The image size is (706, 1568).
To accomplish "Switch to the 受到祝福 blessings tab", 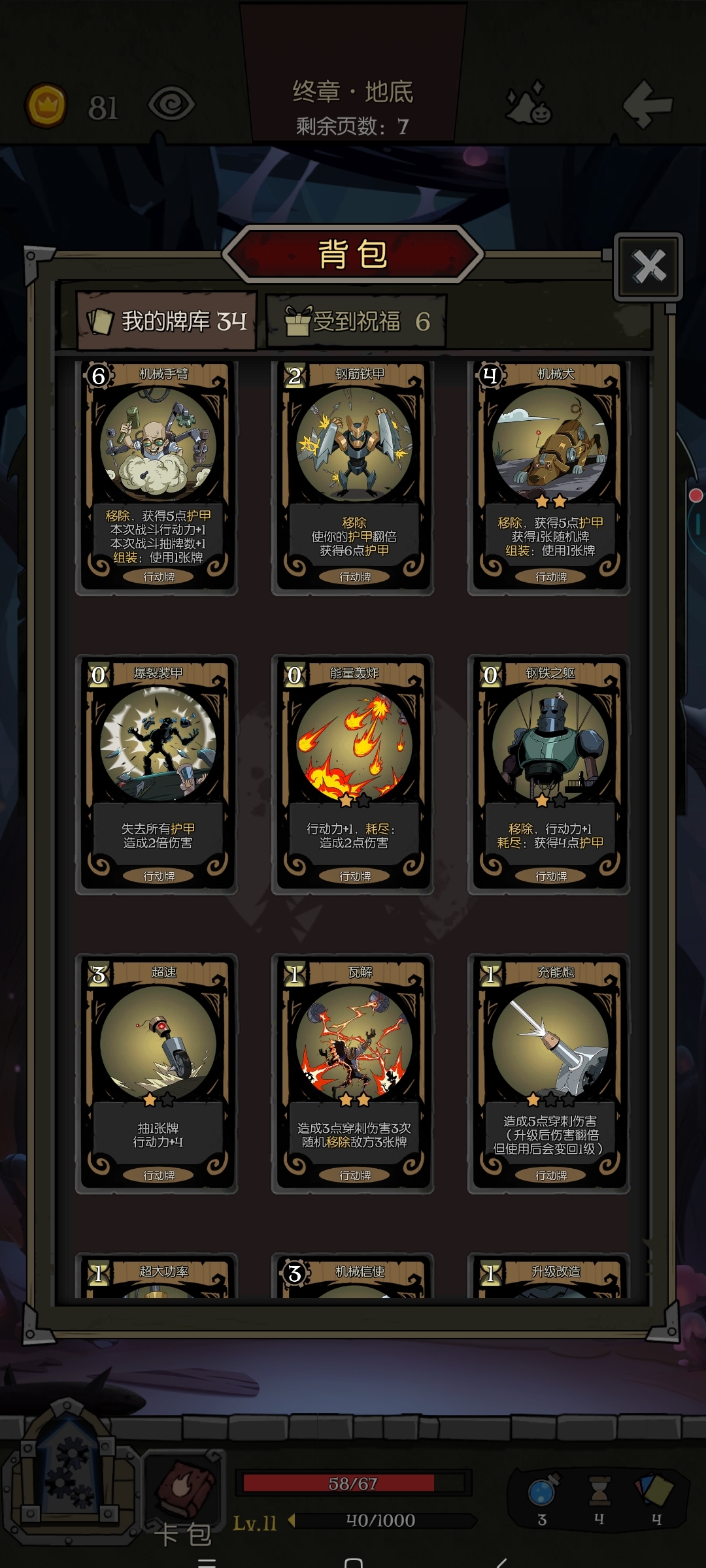I will coord(357,321).
